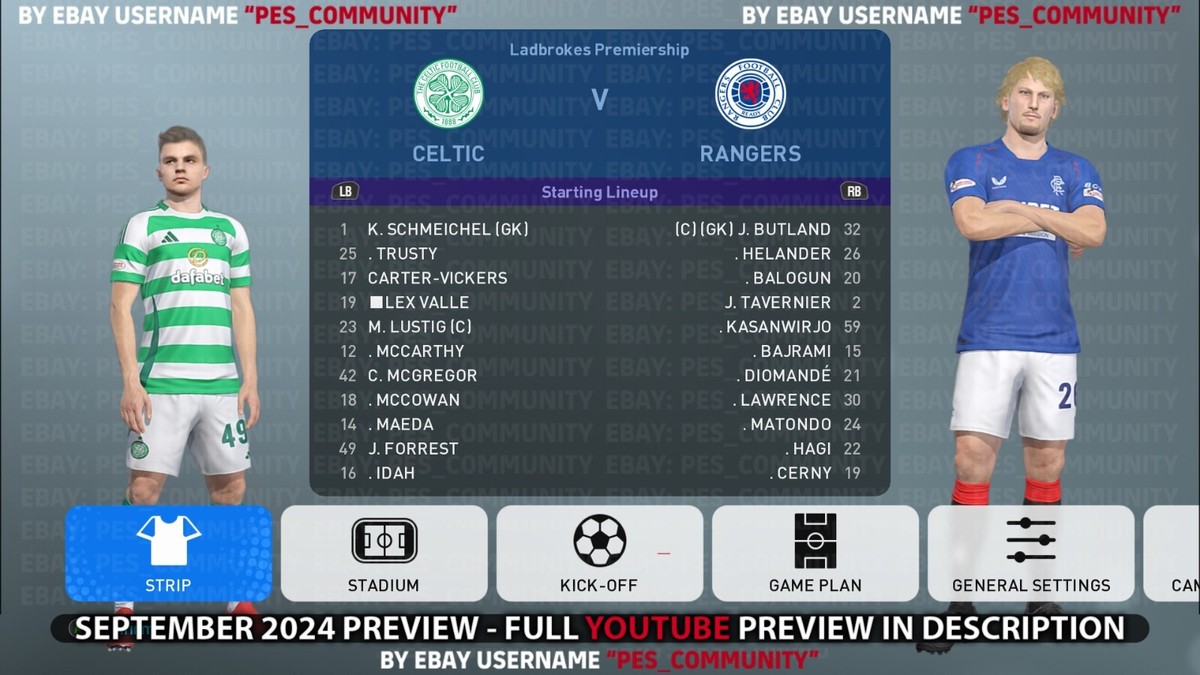
Task: Click the Starting Lineup header bar
Action: (599, 192)
